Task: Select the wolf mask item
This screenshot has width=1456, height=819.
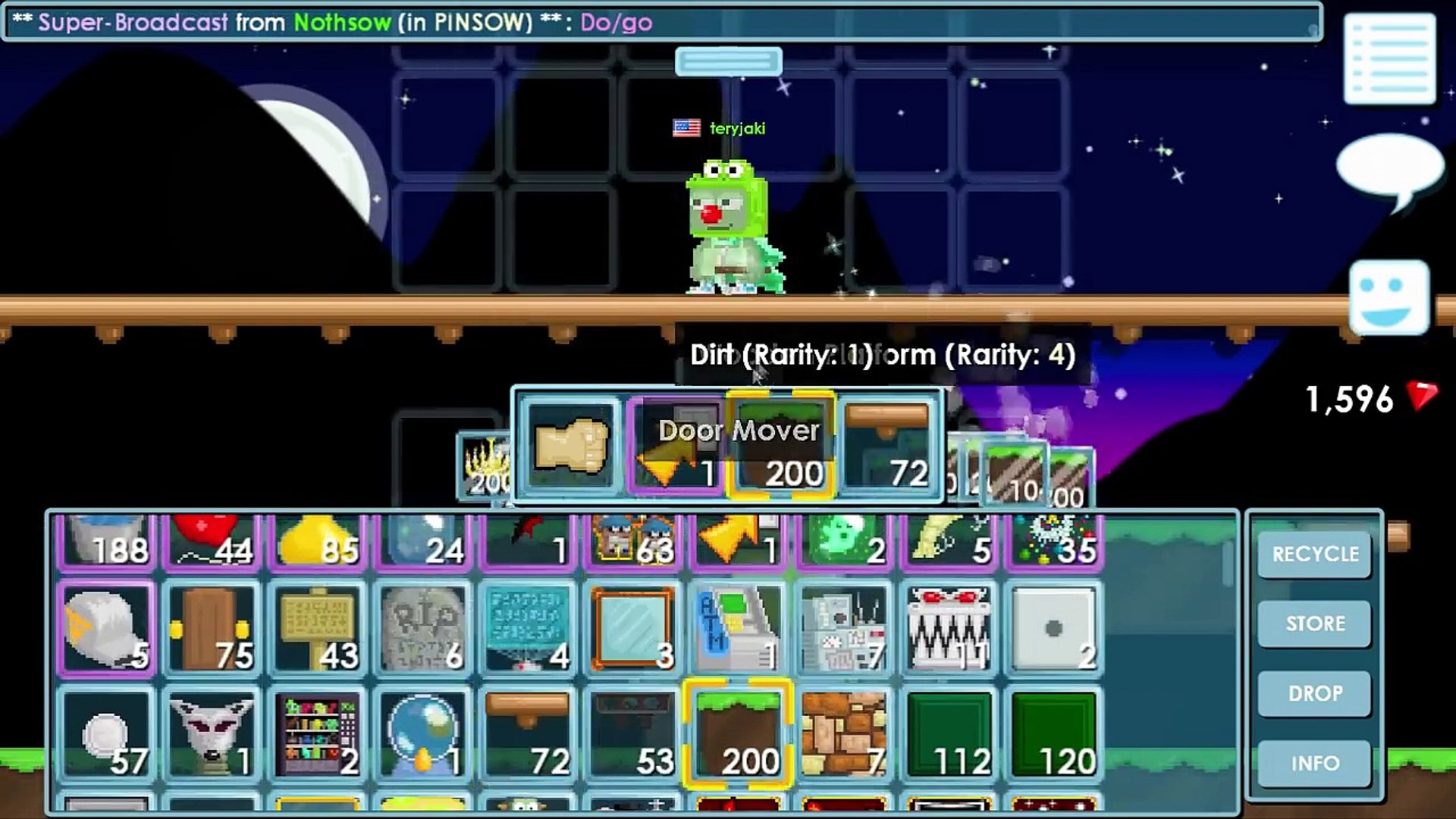Action: coord(211,734)
